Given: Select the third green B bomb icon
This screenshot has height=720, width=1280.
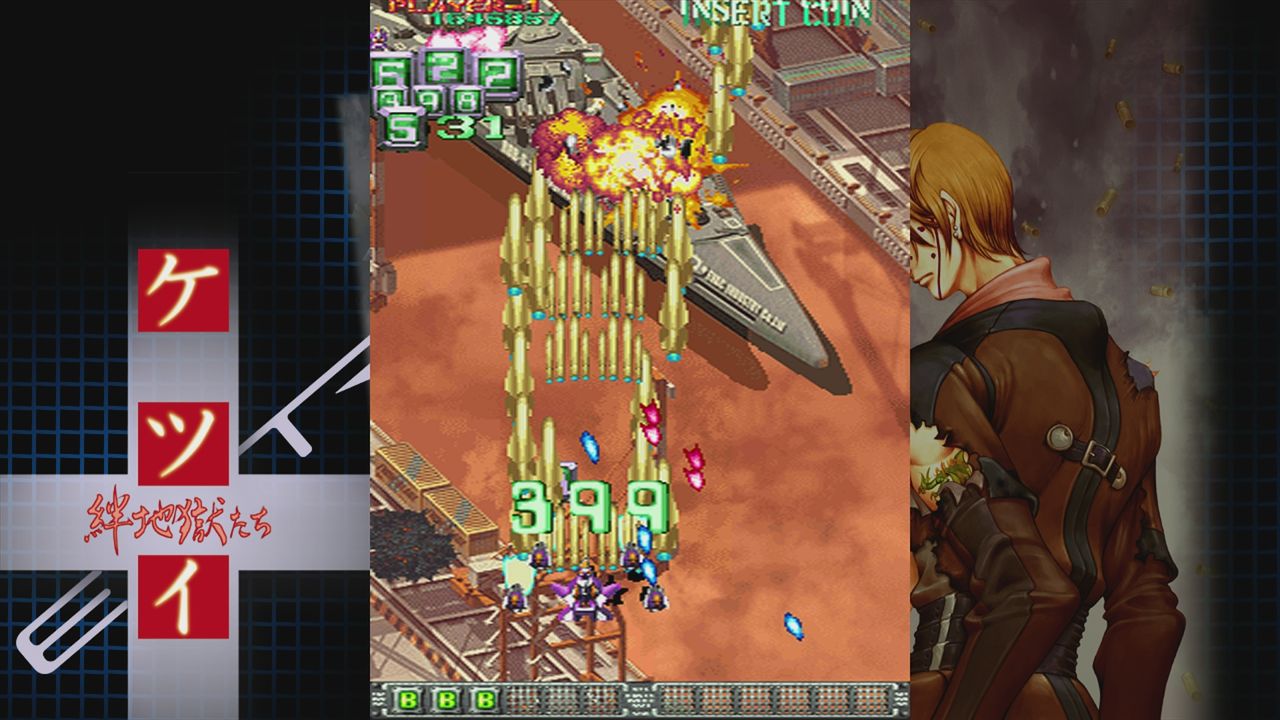Looking at the screenshot, I should (x=485, y=700).
